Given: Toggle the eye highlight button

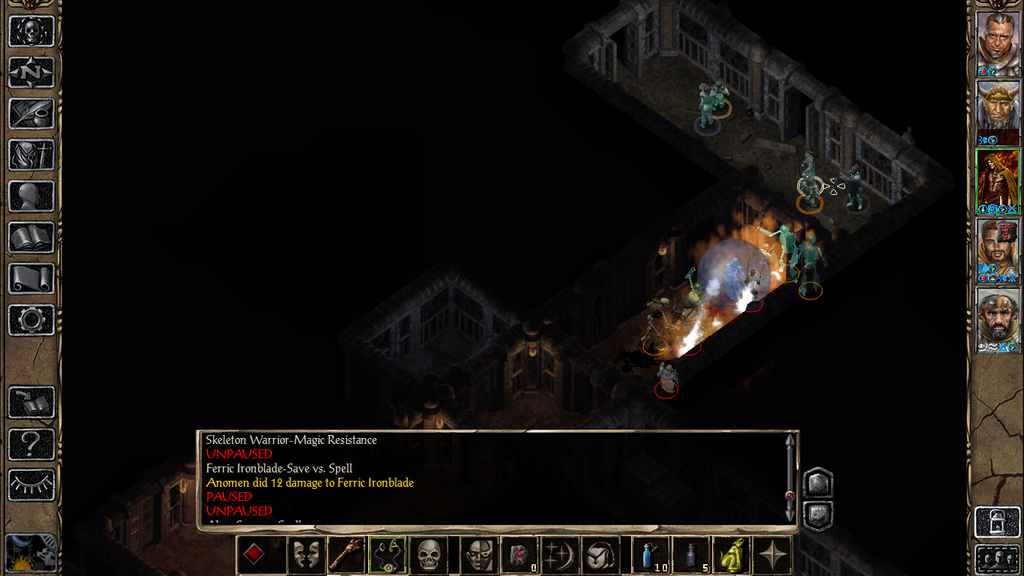Looking at the screenshot, I should (31, 485).
